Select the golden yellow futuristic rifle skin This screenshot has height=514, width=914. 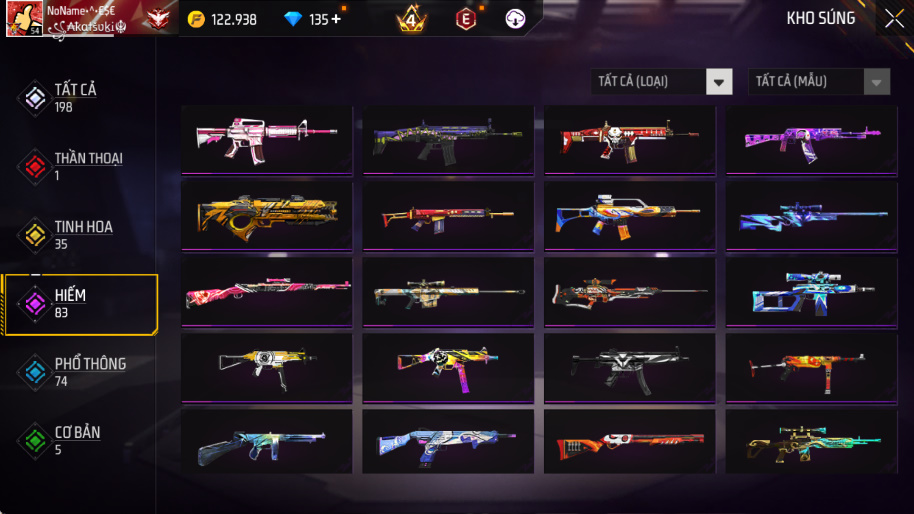click(266, 214)
